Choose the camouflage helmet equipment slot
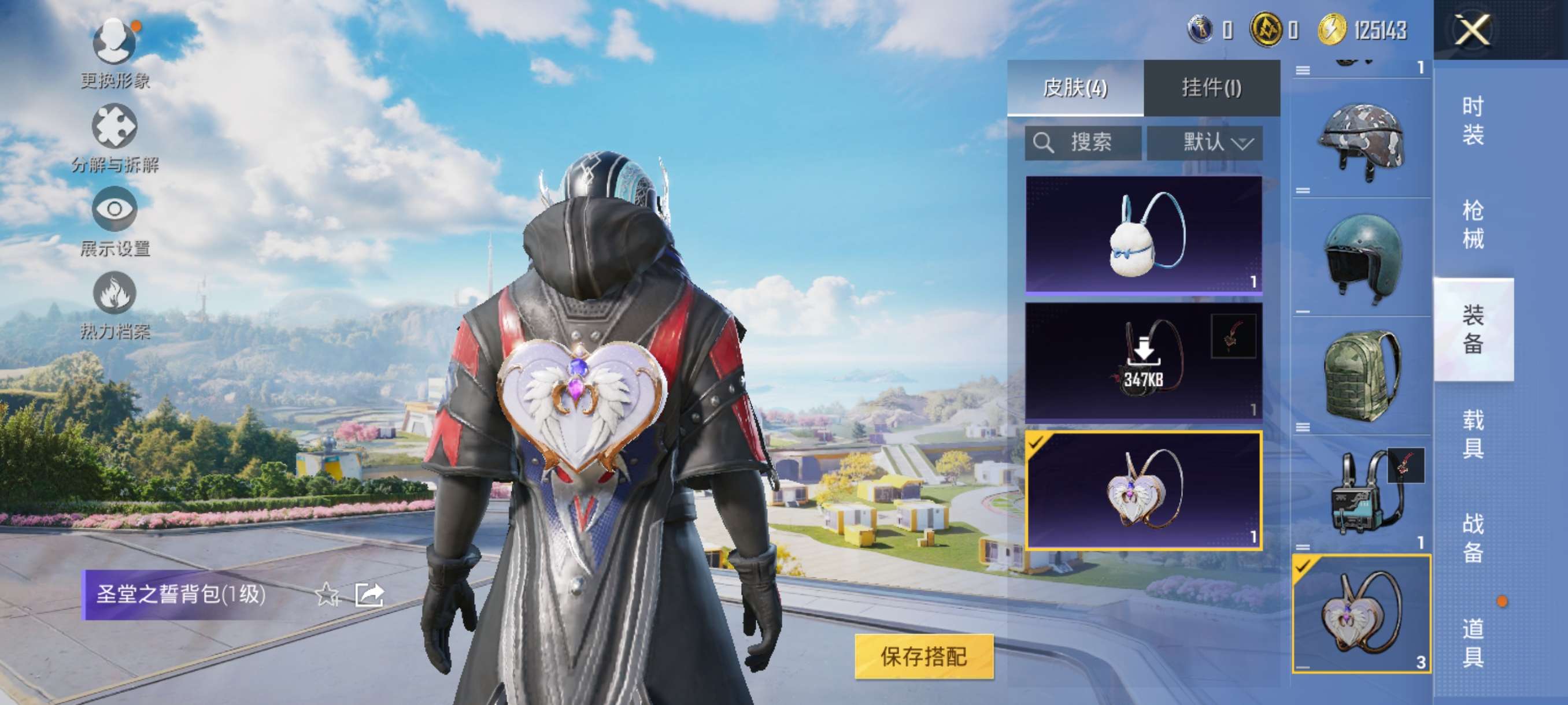The height and width of the screenshot is (705, 1568). 1361,140
